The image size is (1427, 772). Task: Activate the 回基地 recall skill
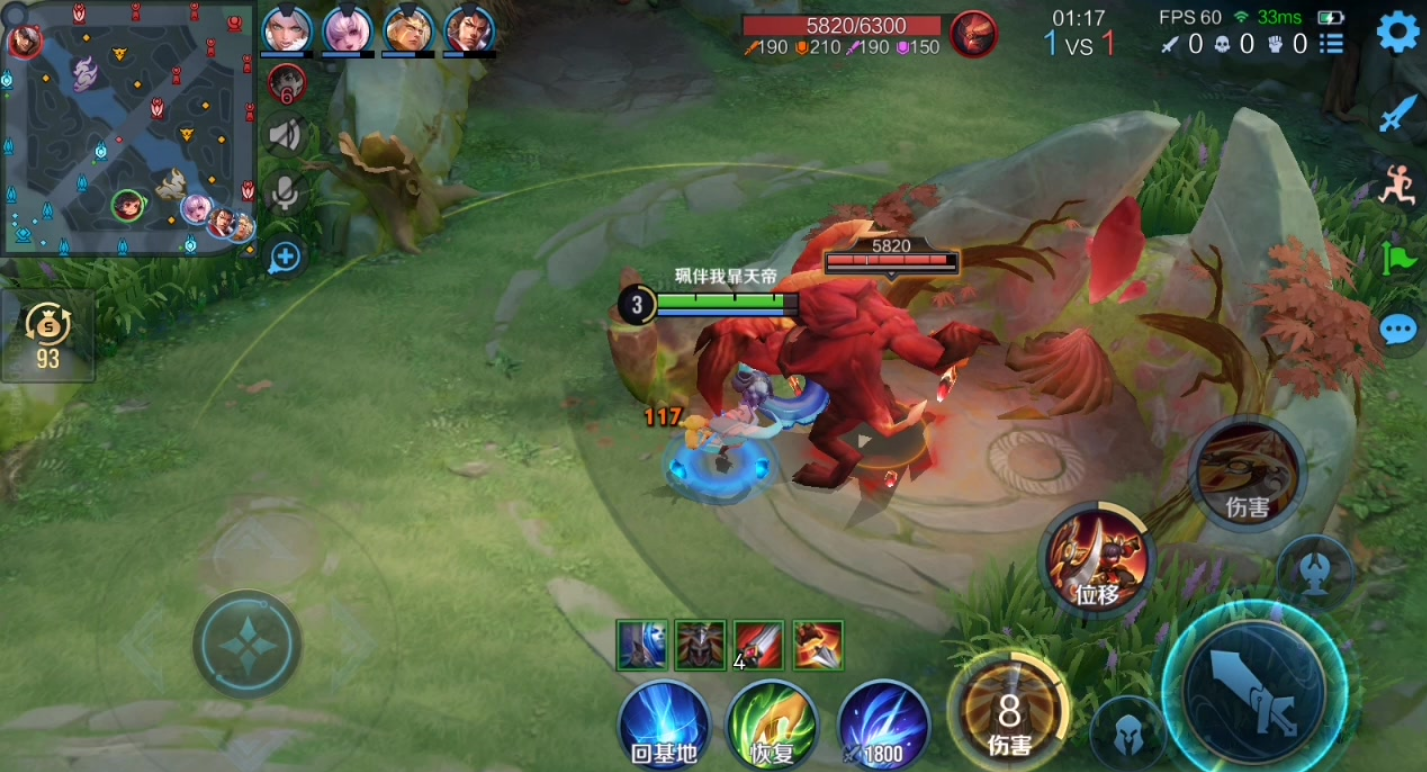pos(664,726)
